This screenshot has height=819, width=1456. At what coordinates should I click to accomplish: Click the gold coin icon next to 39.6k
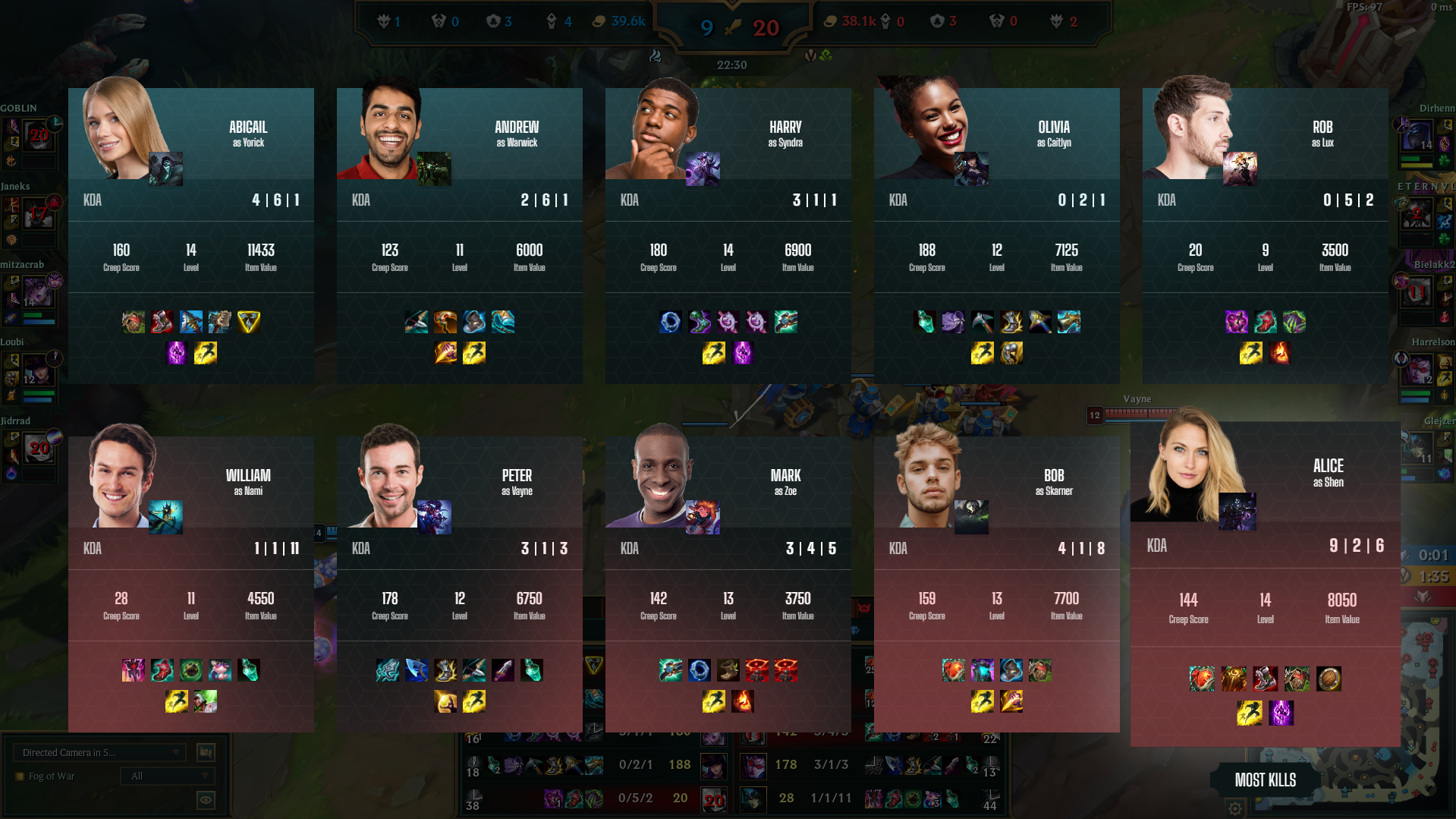599,21
